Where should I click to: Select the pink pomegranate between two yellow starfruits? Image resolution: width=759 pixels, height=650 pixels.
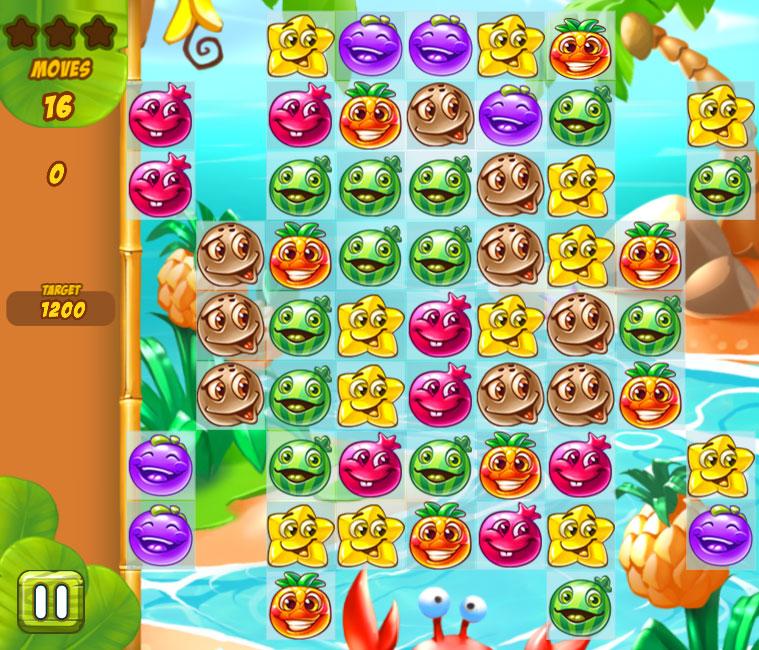click(x=440, y=324)
